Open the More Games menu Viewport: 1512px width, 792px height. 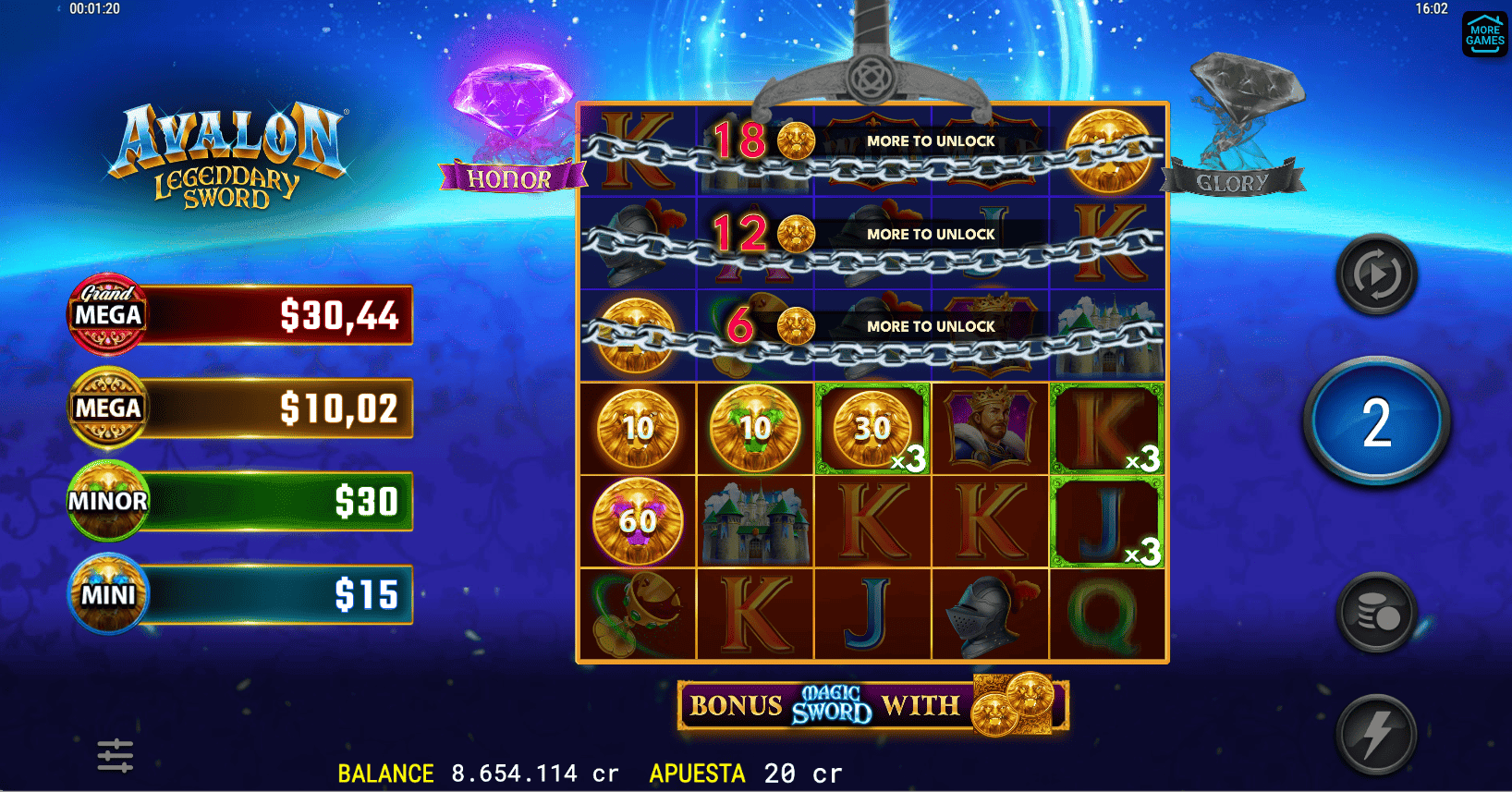click(x=1484, y=34)
